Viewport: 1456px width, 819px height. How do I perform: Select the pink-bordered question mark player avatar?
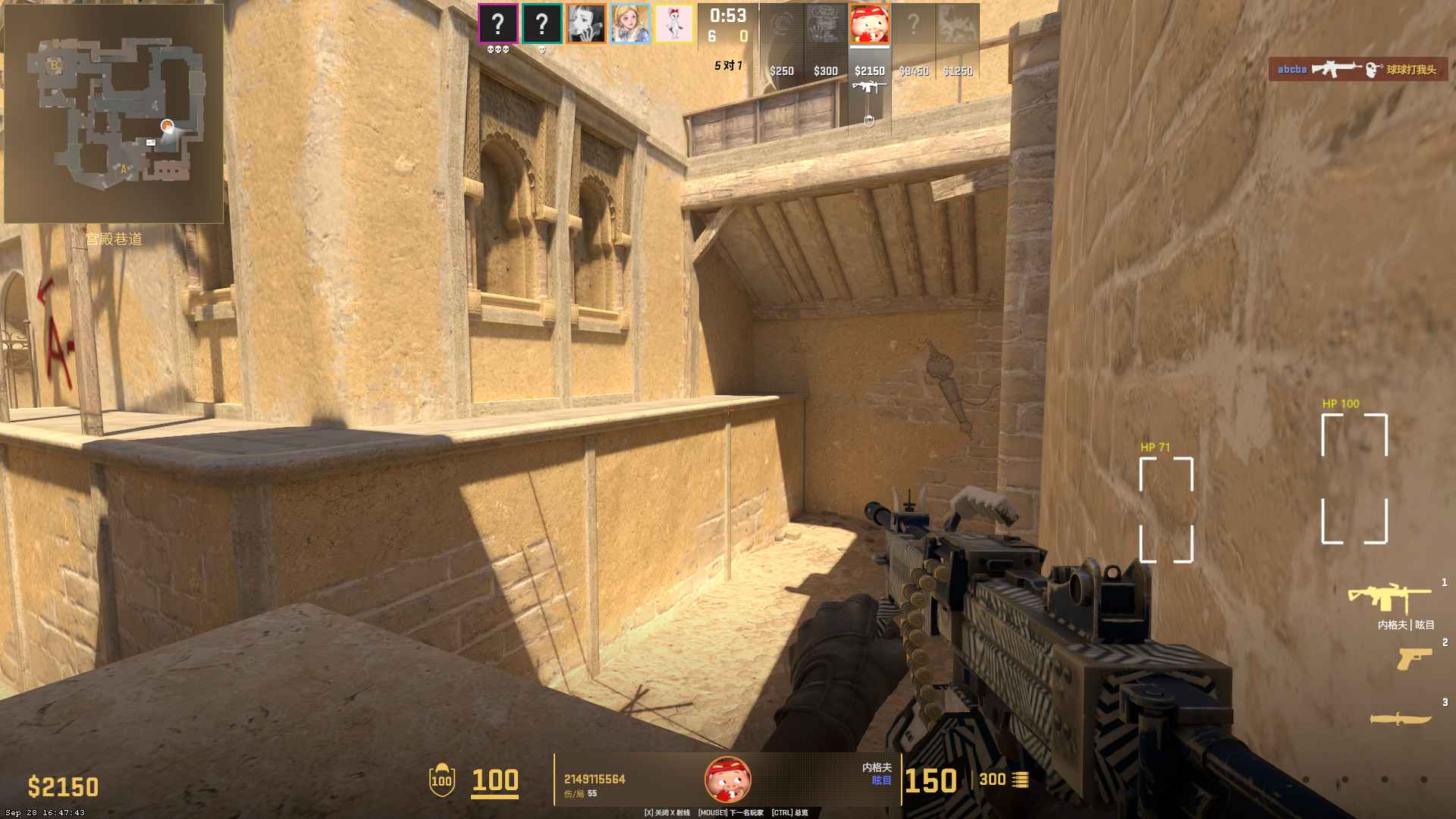tap(497, 24)
